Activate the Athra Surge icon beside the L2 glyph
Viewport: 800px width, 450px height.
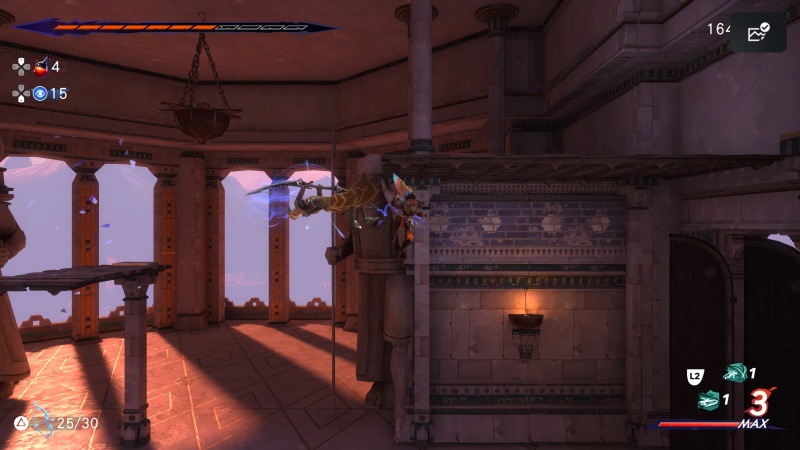pyautogui.click(x=735, y=373)
